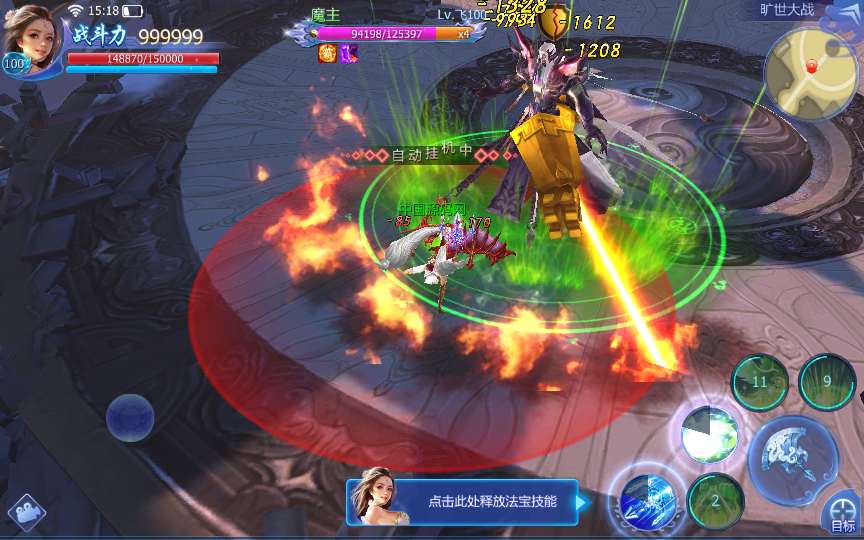Select the 魔主 boss health bar
The width and height of the screenshot is (864, 540).
coord(385,33)
